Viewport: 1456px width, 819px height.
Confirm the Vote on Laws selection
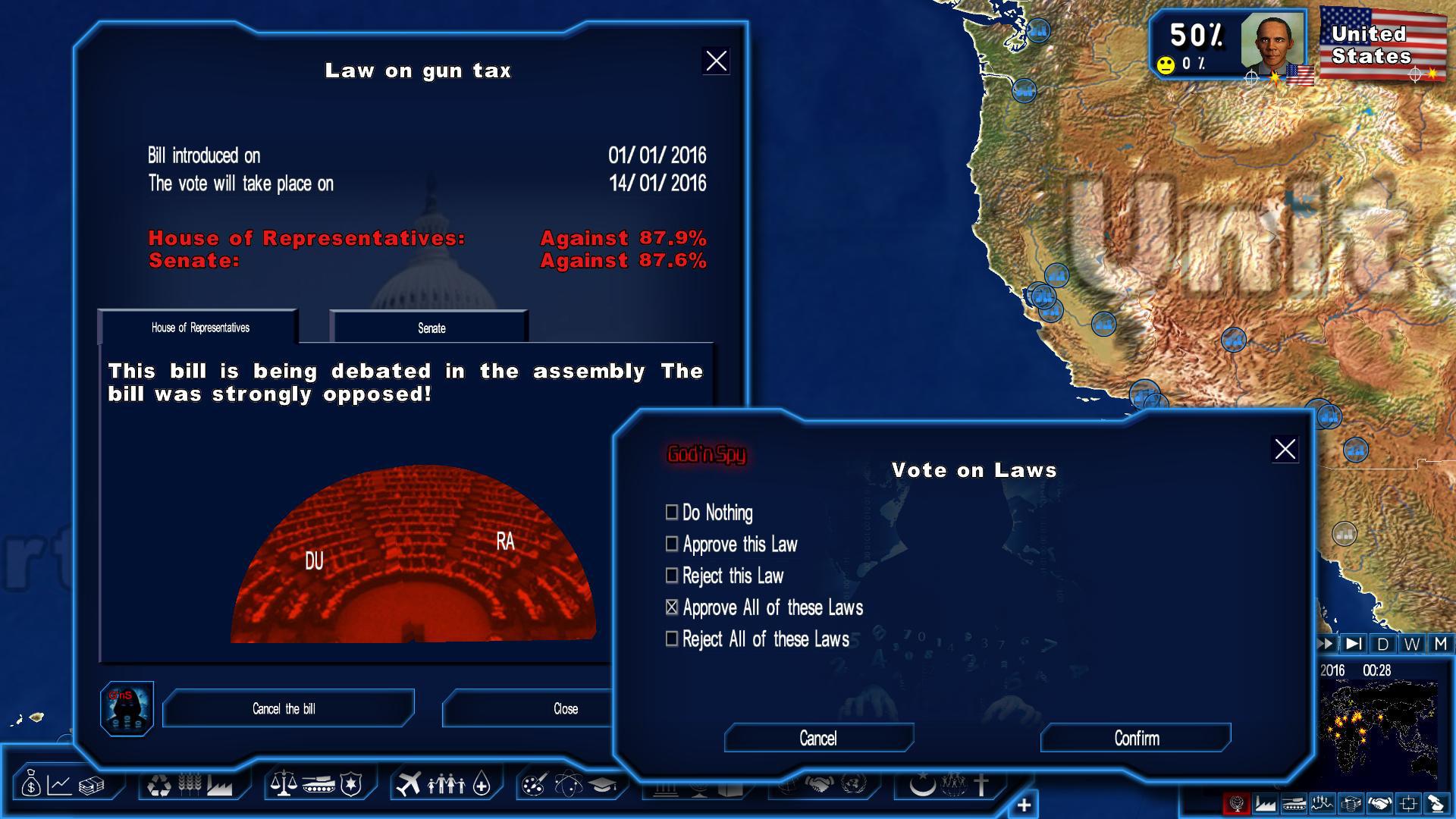tap(1137, 738)
